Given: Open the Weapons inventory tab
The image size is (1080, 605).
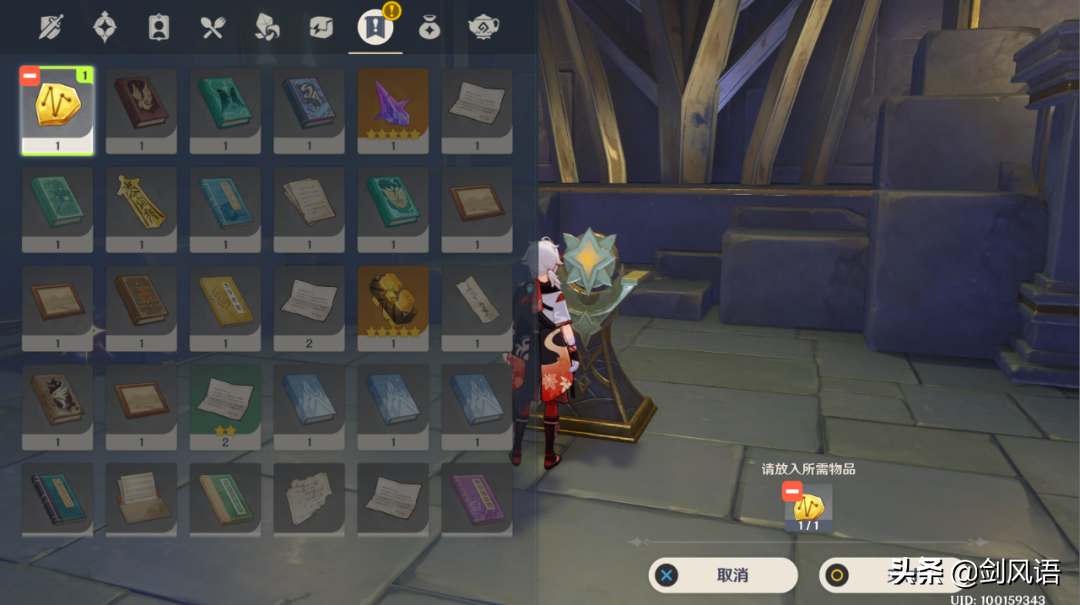Looking at the screenshot, I should 51,27.
